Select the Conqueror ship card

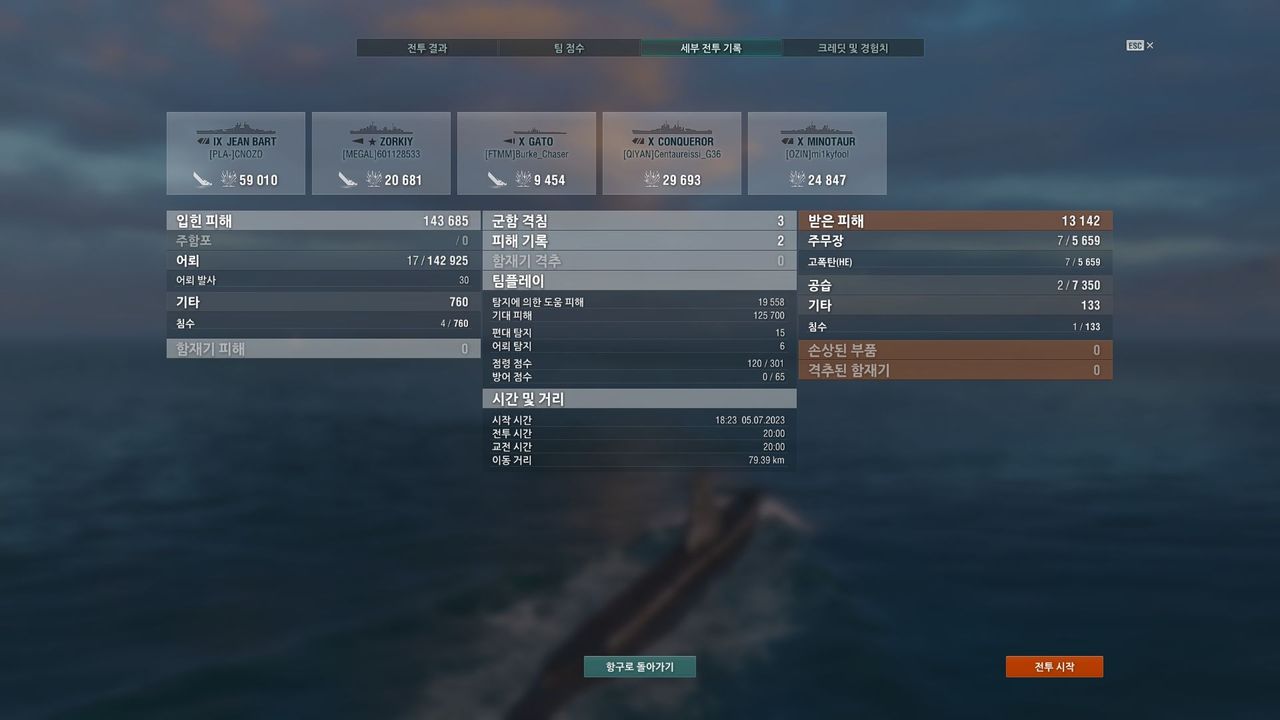(672, 153)
